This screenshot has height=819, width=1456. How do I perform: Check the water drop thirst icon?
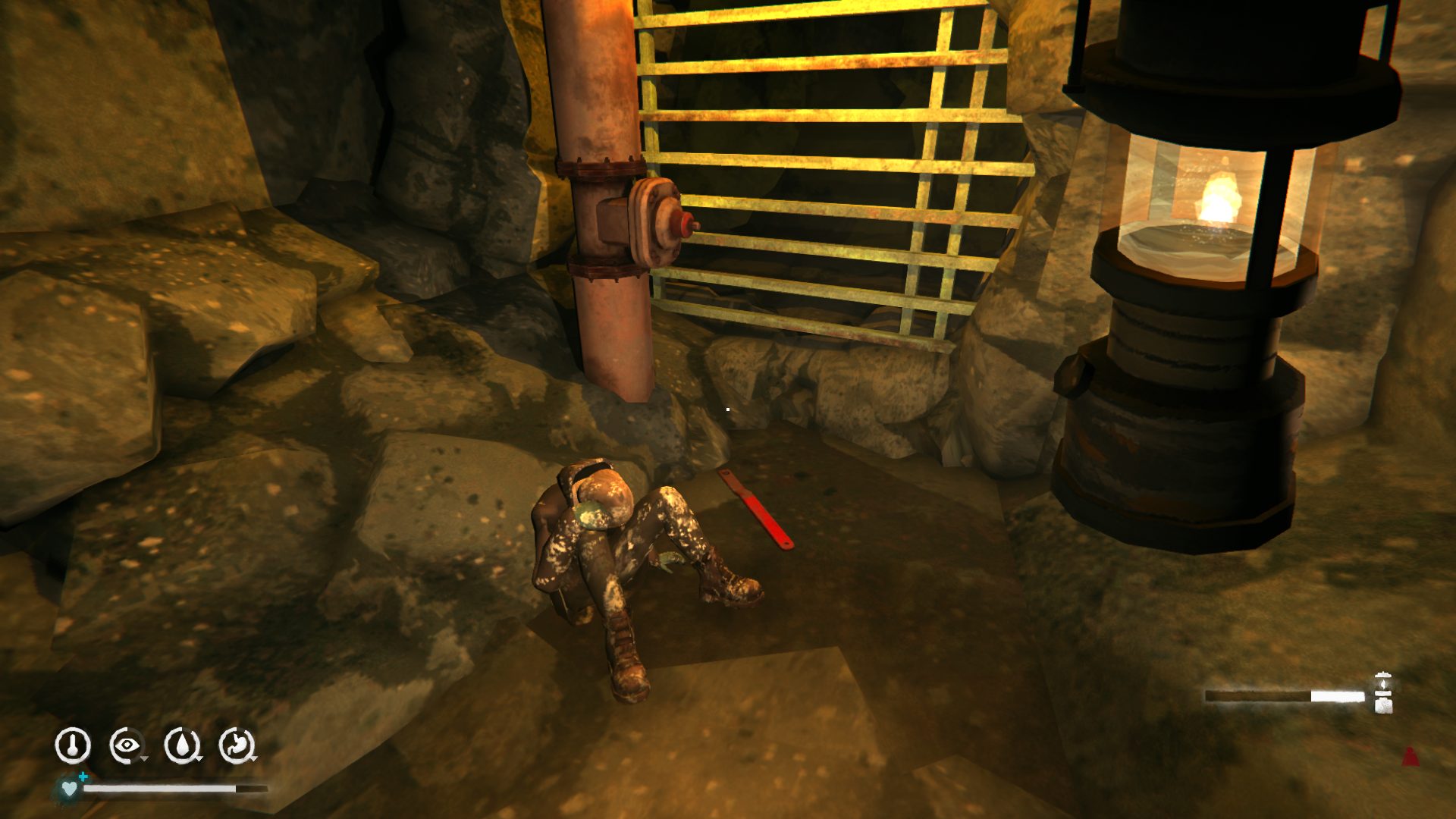pos(182,745)
